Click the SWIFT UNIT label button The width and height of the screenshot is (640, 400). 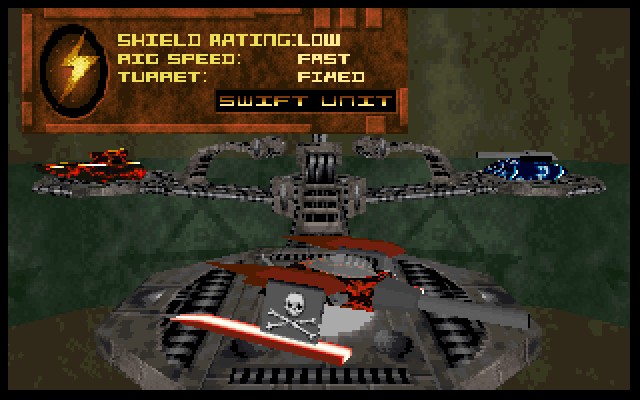coord(306,102)
